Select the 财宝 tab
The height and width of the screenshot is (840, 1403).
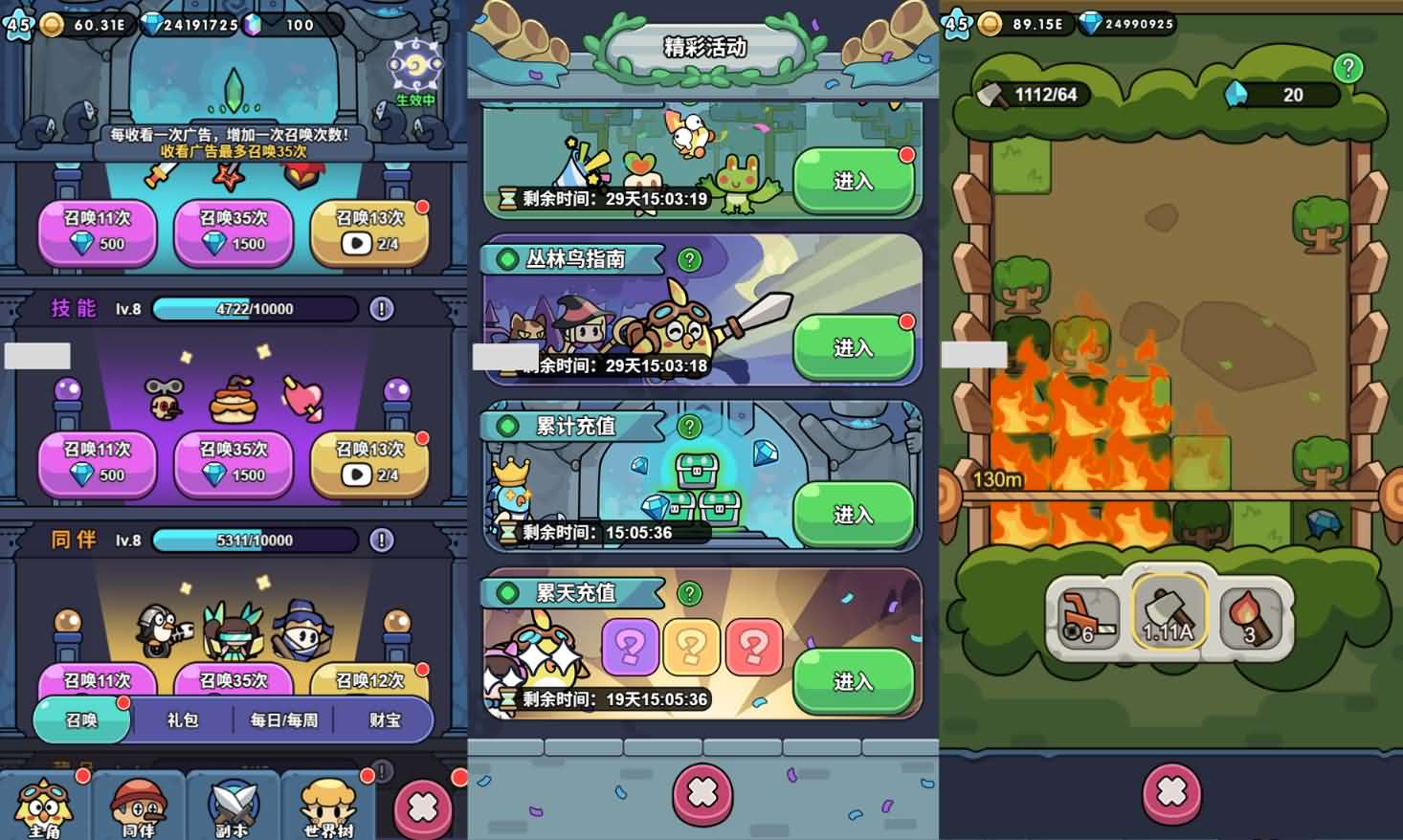[x=385, y=720]
